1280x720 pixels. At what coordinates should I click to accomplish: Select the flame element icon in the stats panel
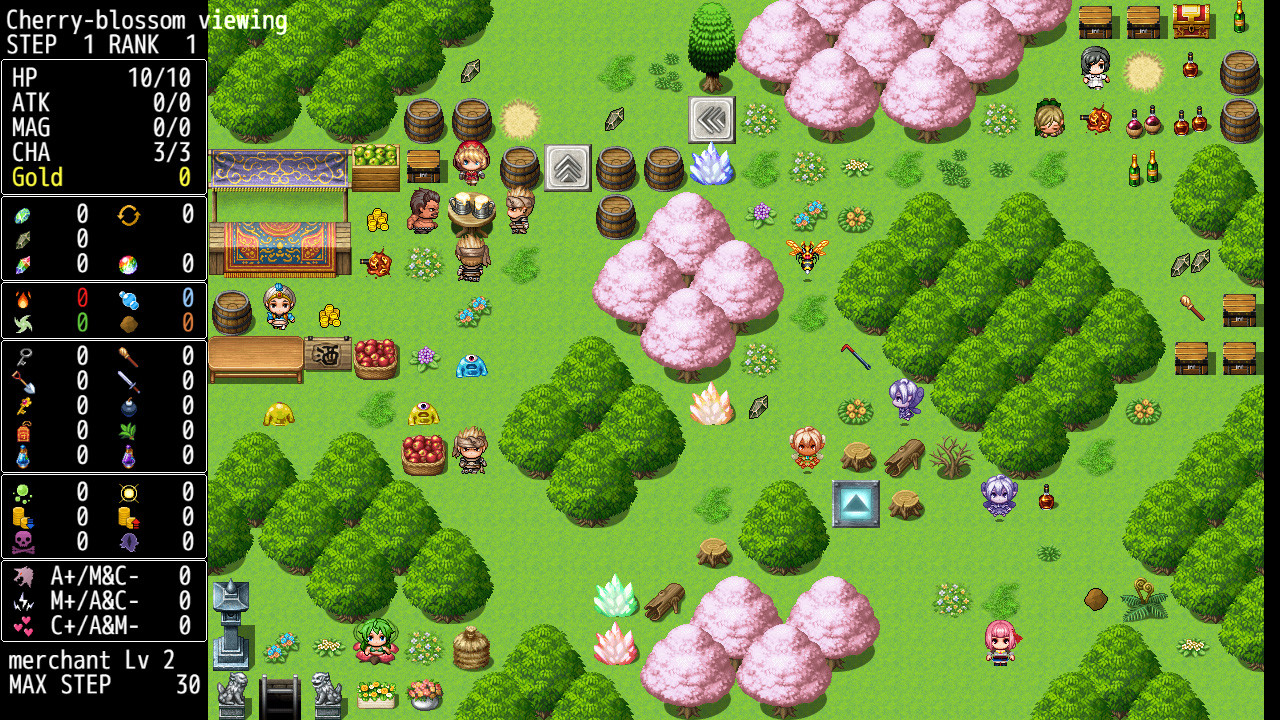pyautogui.click(x=22, y=299)
